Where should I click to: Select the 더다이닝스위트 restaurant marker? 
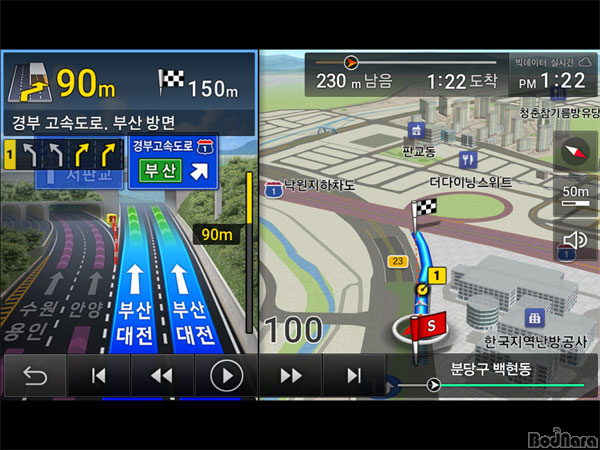pyautogui.click(x=467, y=160)
